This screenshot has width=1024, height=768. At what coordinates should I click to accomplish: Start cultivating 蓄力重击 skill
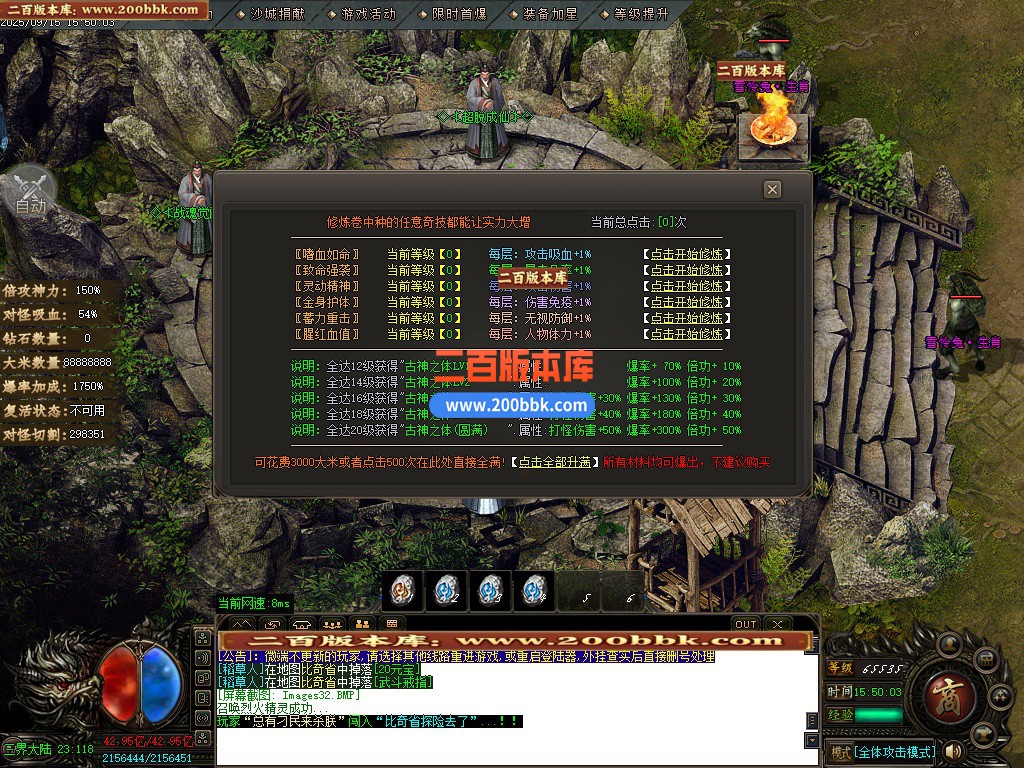[685, 318]
